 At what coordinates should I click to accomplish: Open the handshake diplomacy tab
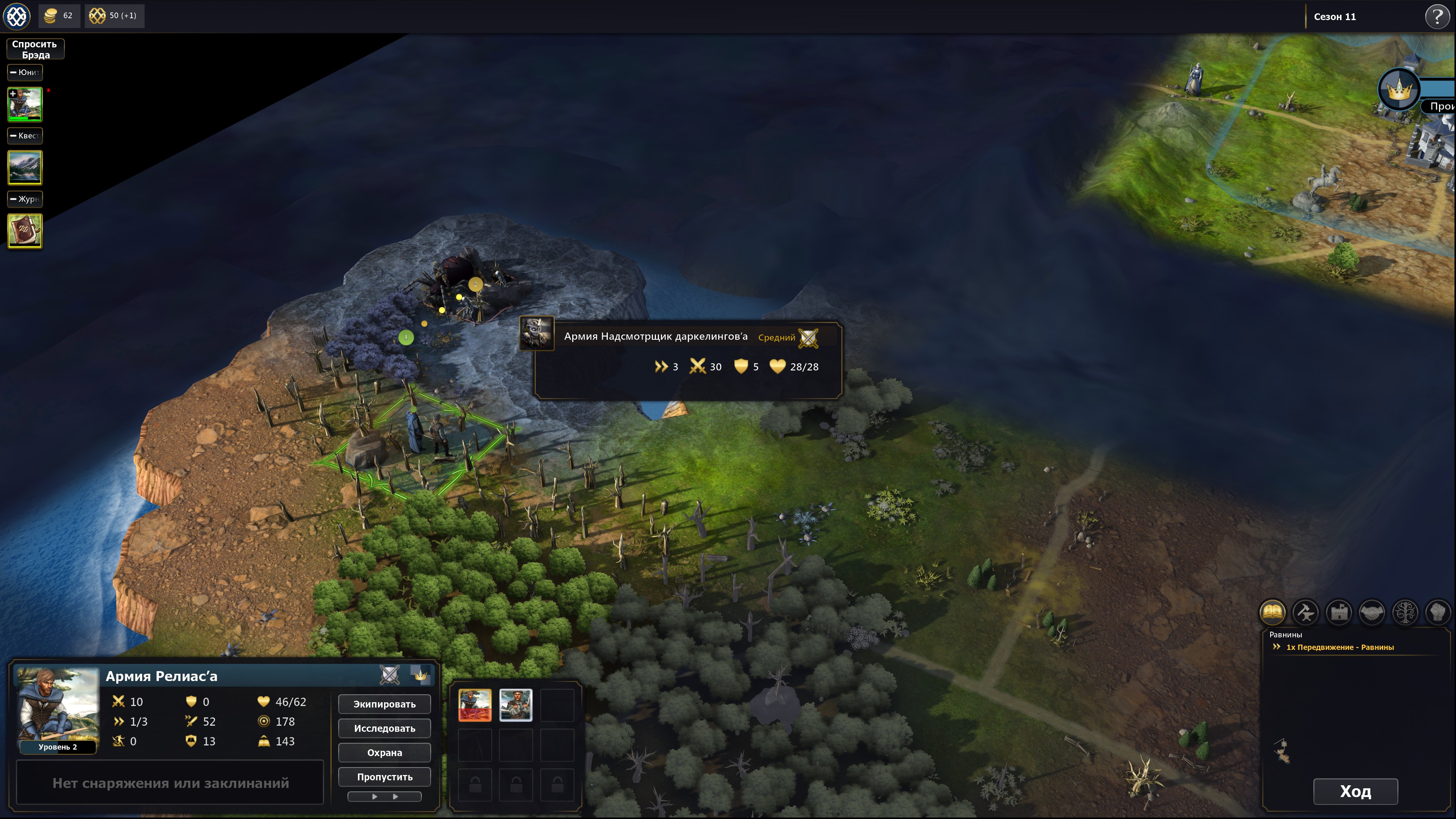(x=1372, y=612)
